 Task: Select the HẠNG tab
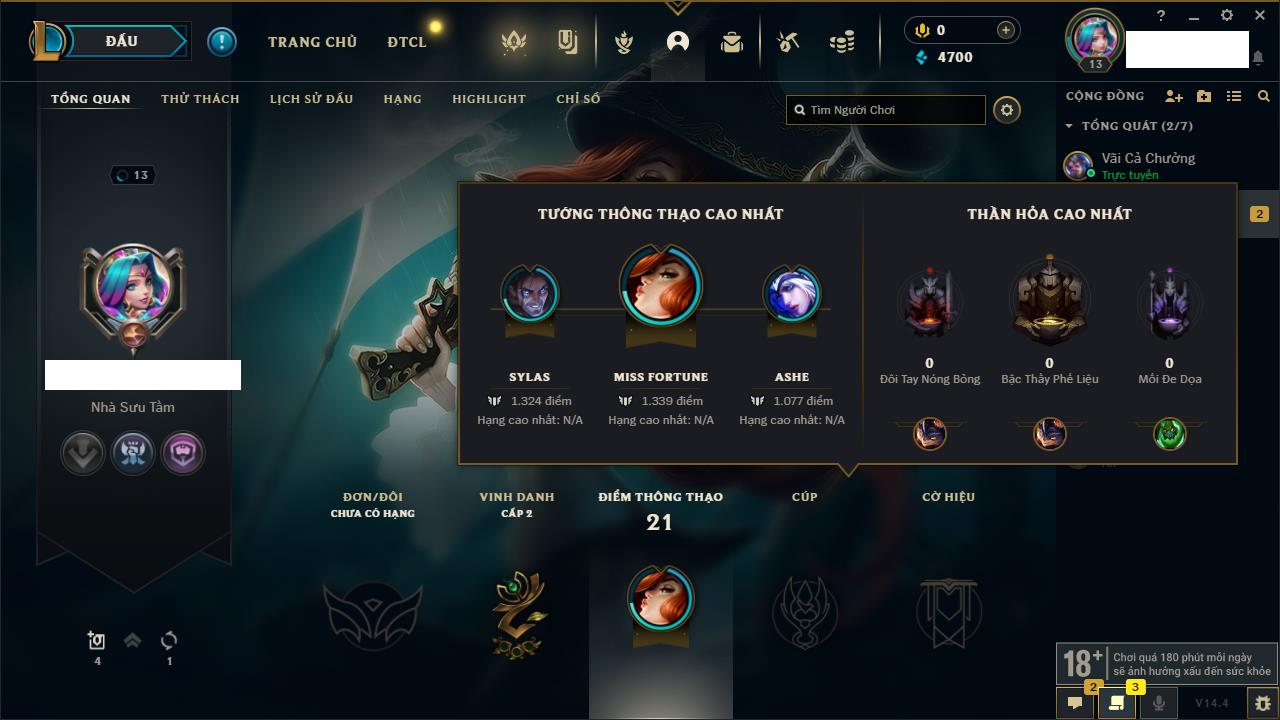[402, 99]
